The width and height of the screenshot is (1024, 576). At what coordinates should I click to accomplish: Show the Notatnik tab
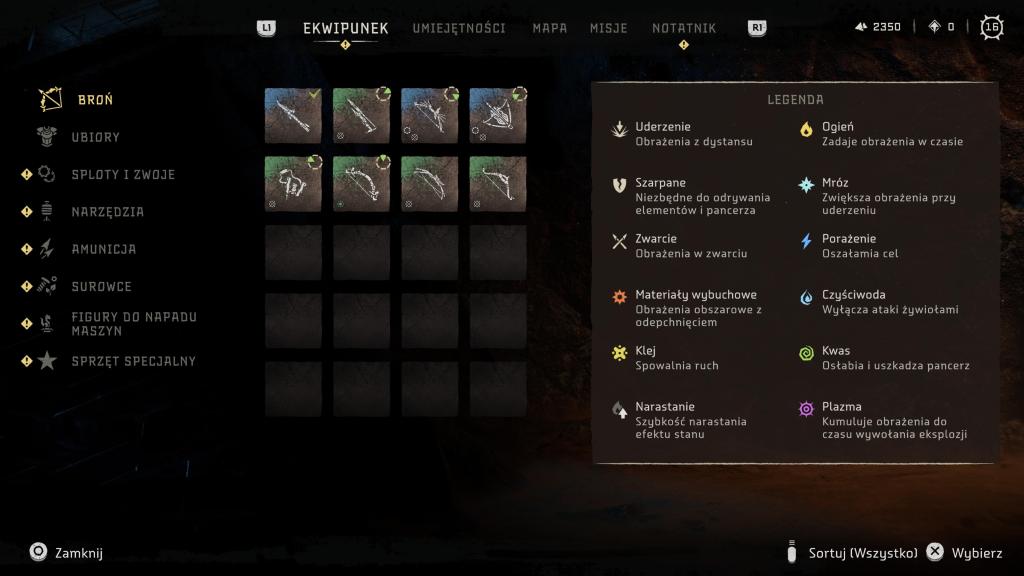pos(684,28)
